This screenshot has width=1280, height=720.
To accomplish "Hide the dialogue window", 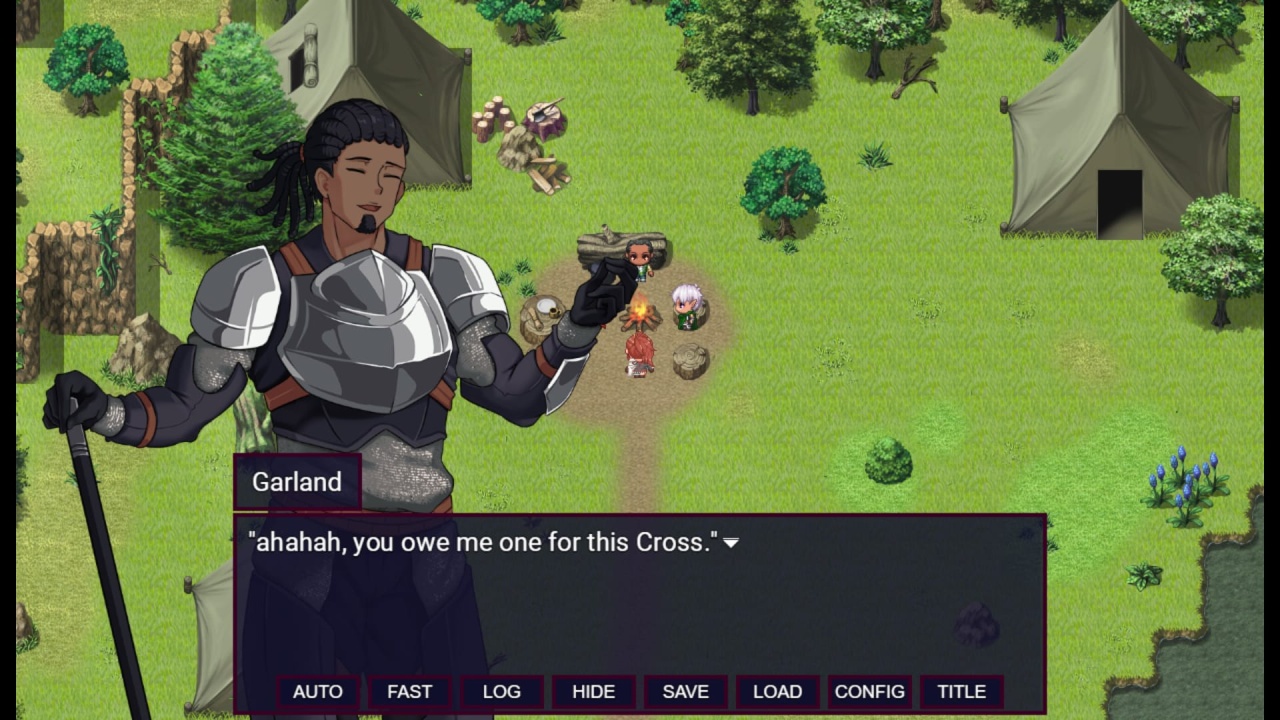I will coord(593,692).
